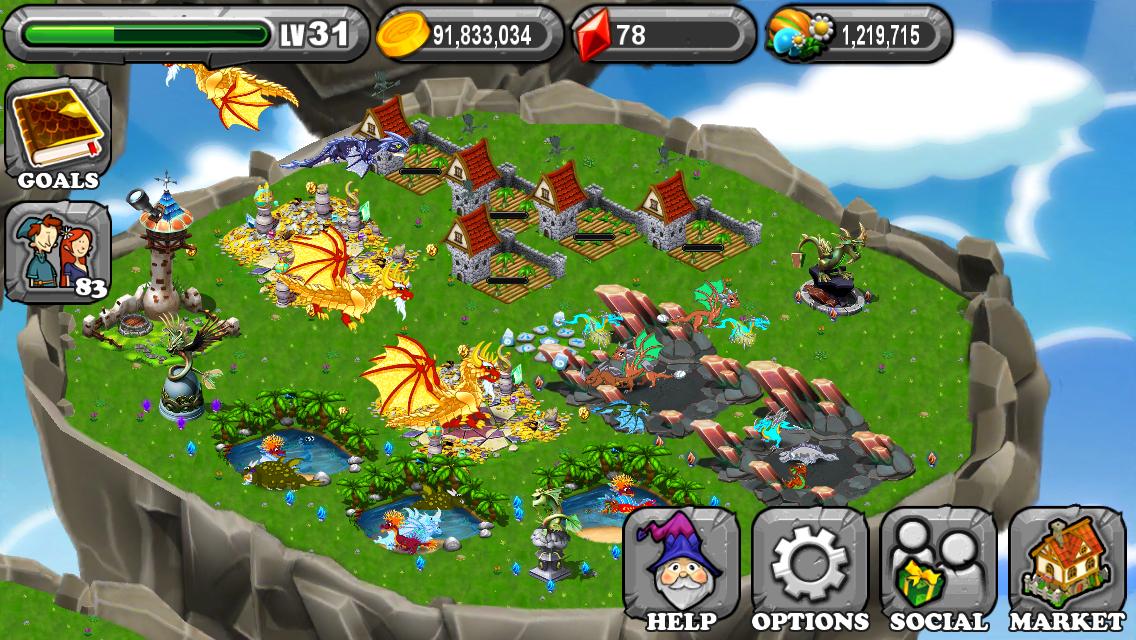This screenshot has height=640, width=1136.
Task: Tap the food treats counter
Action: [858, 35]
